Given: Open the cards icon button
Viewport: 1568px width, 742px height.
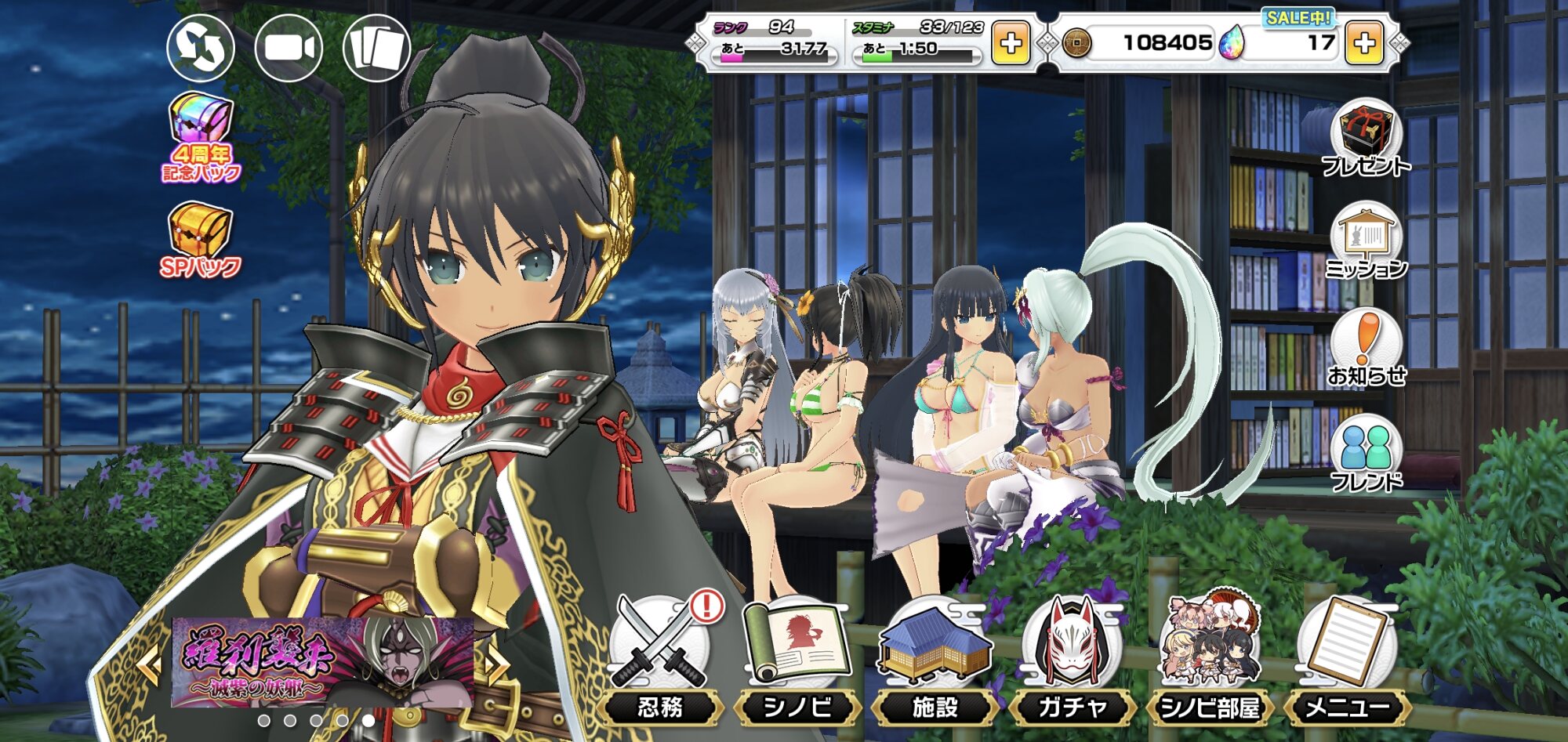Looking at the screenshot, I should coord(377,47).
